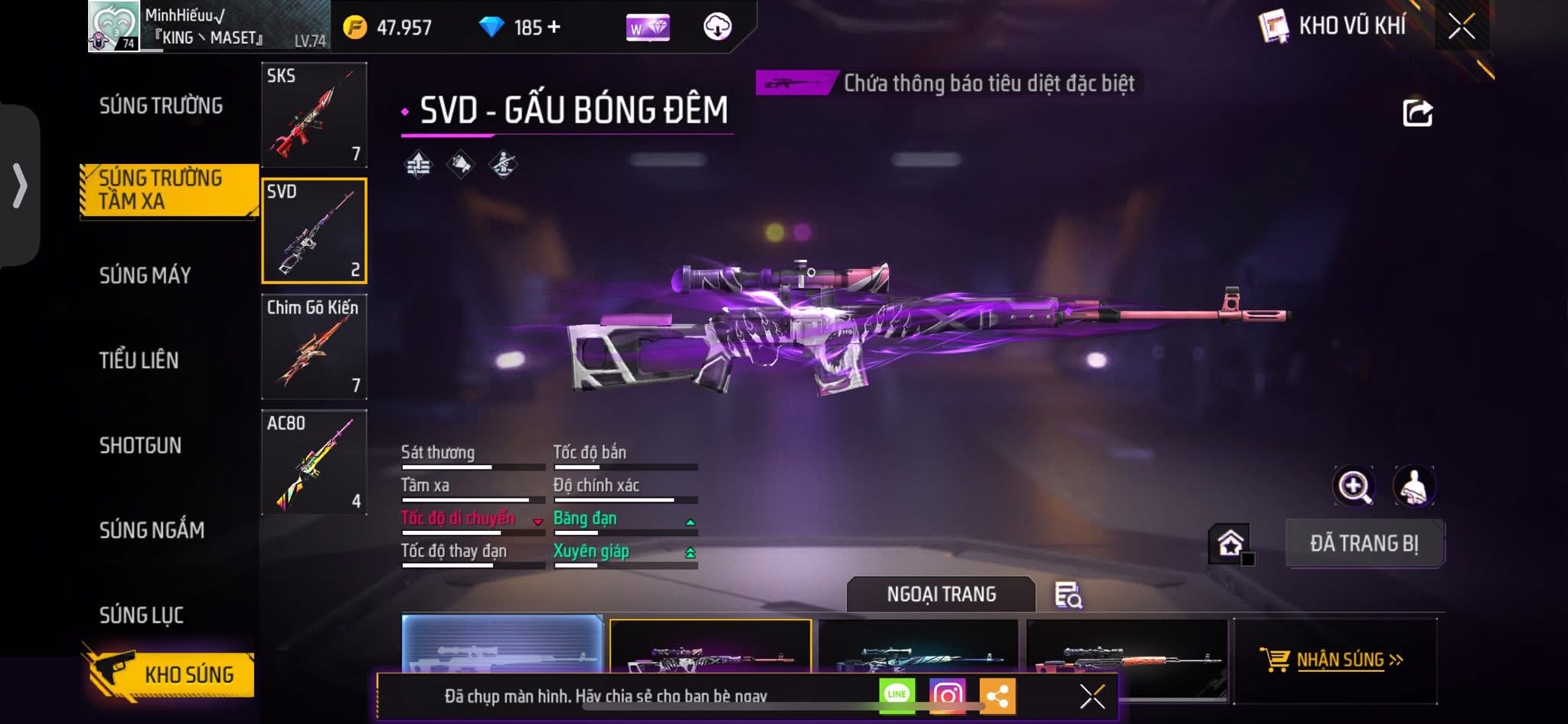Show the Súng Ngắm category
The width and height of the screenshot is (1568, 724).
152,529
